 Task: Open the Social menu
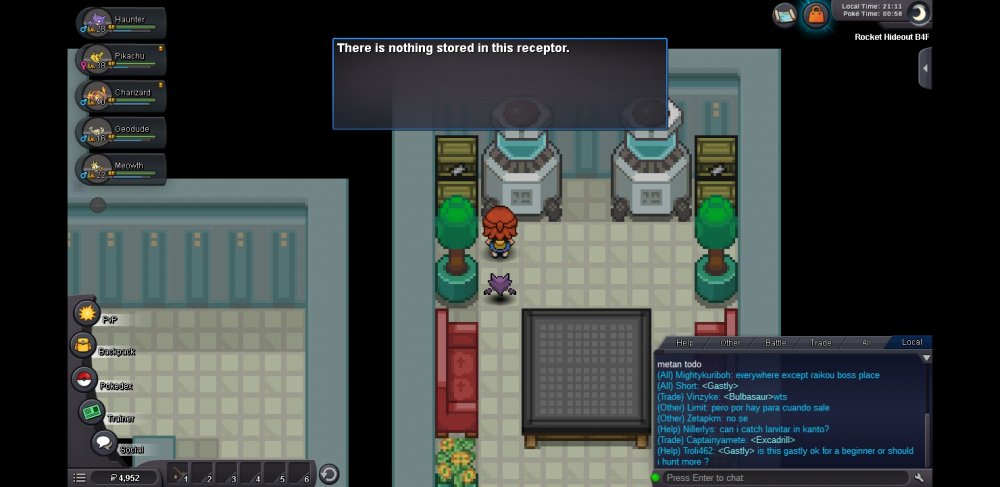[x=104, y=443]
